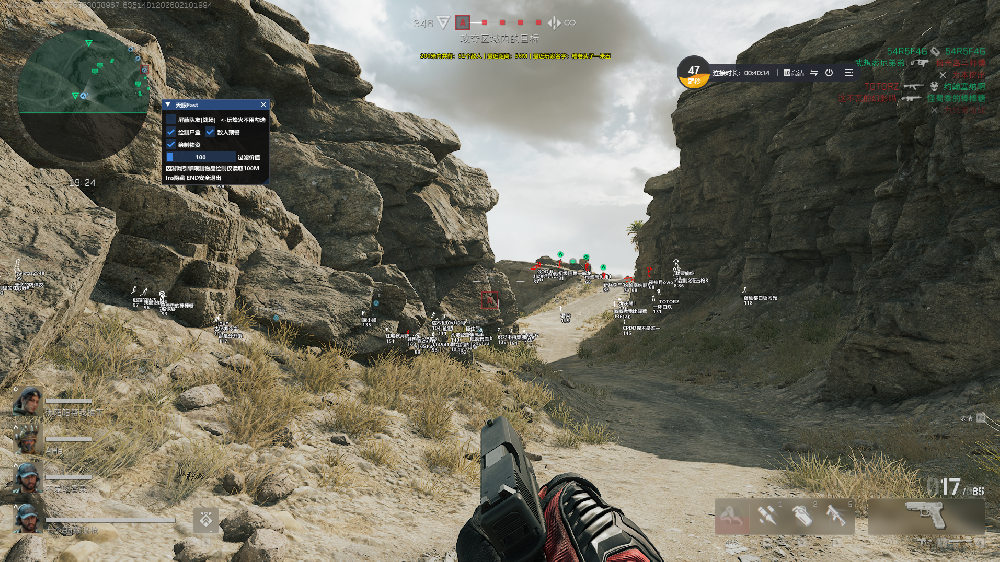Select the bottom squad member portrait
Image resolution: width=1000 pixels, height=562 pixels.
(27, 517)
